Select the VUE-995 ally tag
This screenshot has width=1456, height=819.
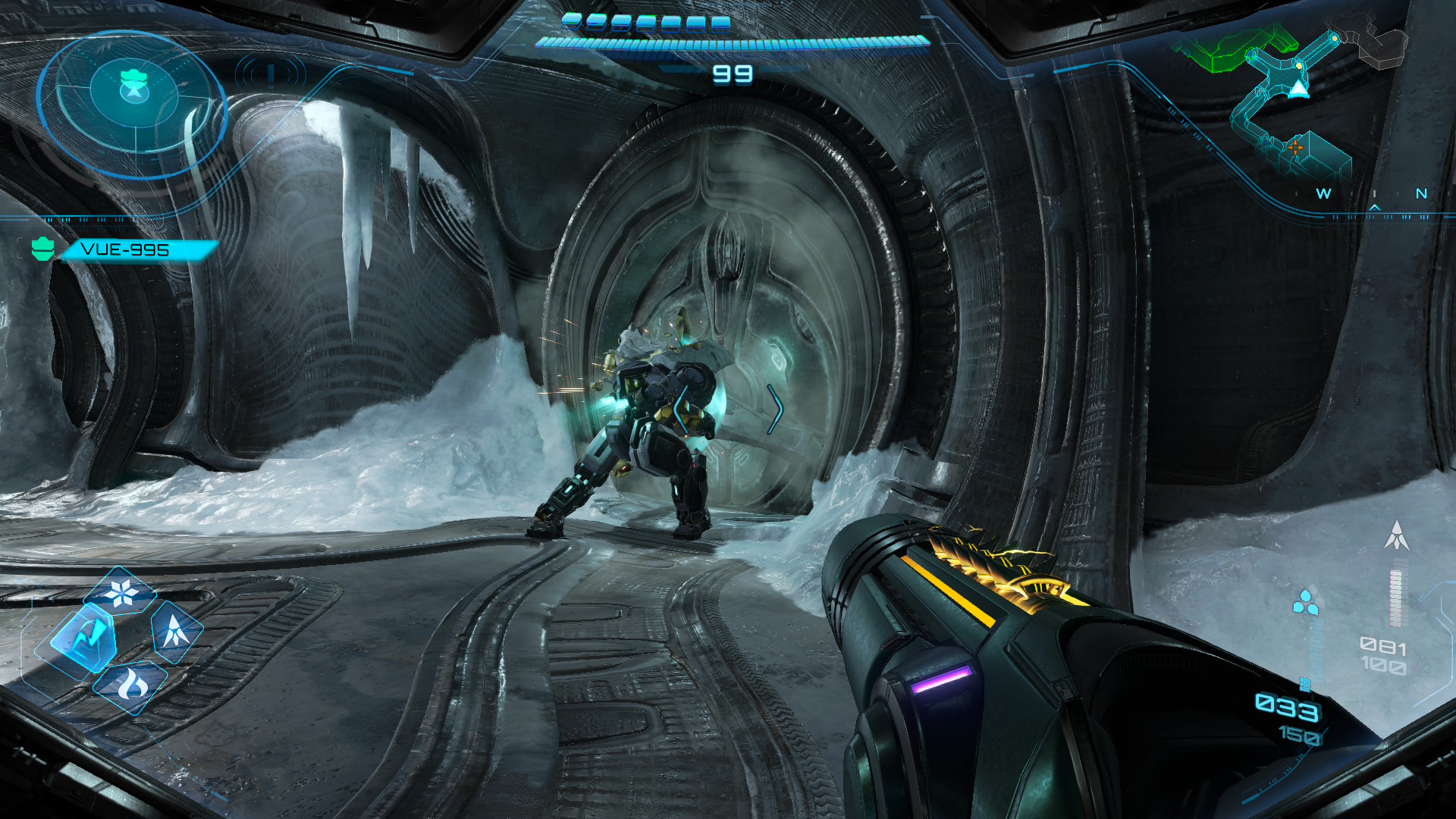[125, 249]
